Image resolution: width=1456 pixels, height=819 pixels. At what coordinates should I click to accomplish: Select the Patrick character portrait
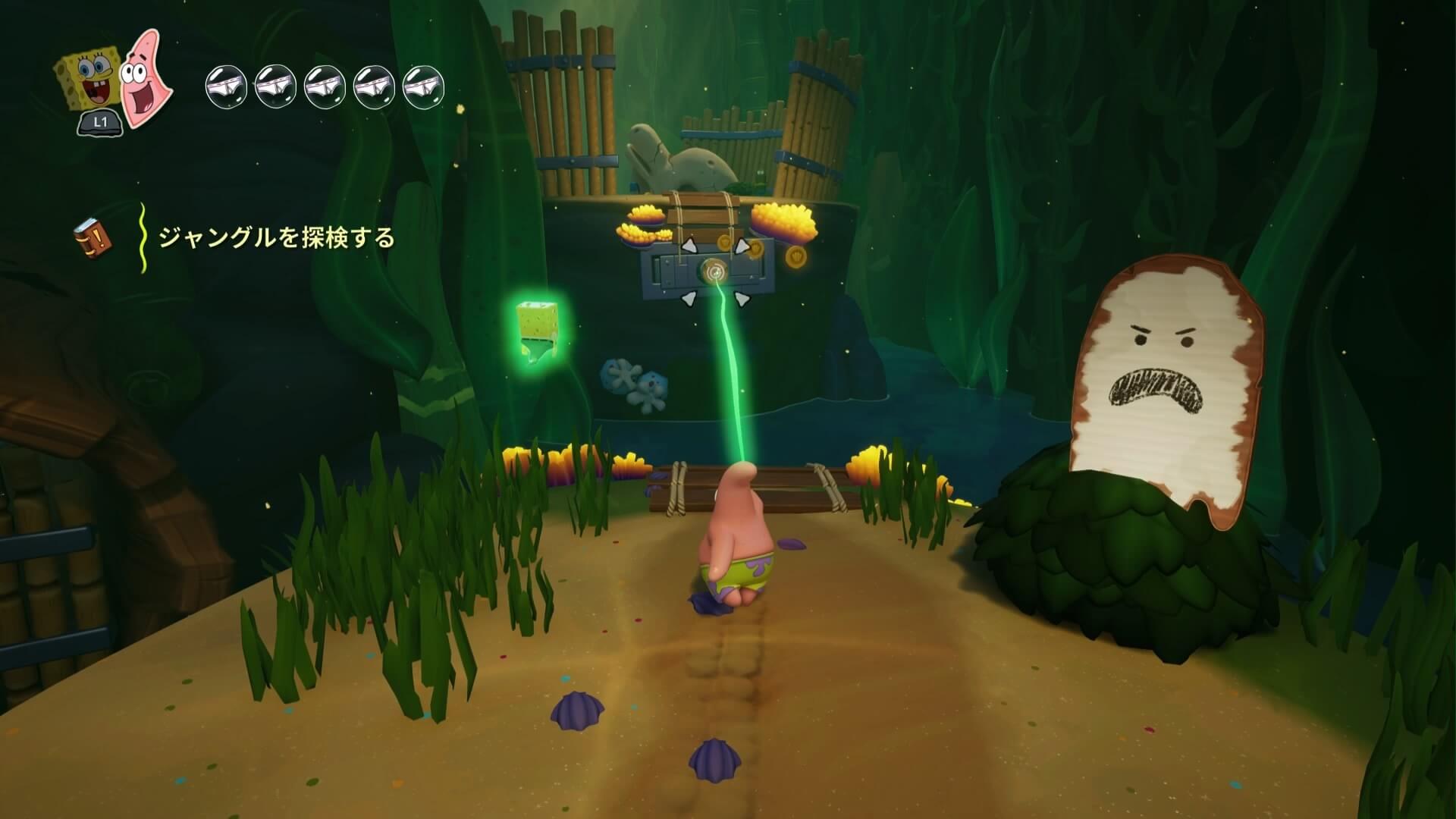(146, 77)
